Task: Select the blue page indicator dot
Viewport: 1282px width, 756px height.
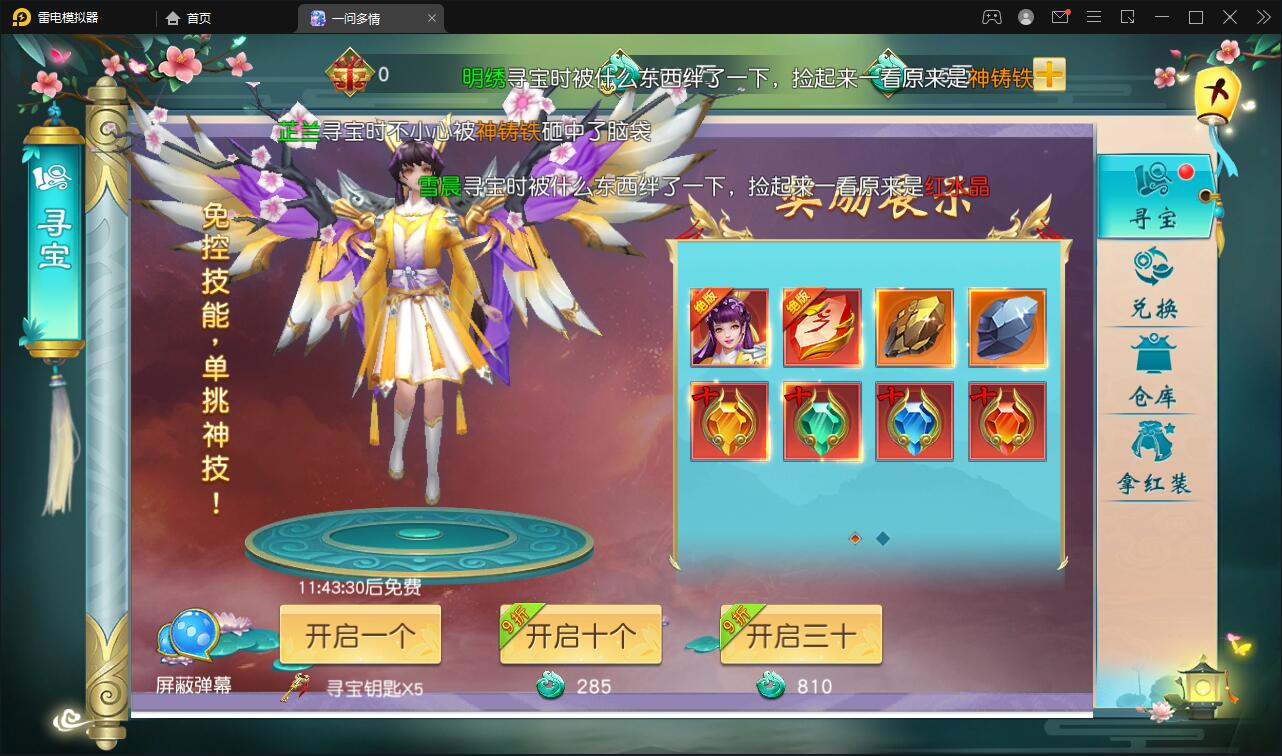Action: point(882,538)
